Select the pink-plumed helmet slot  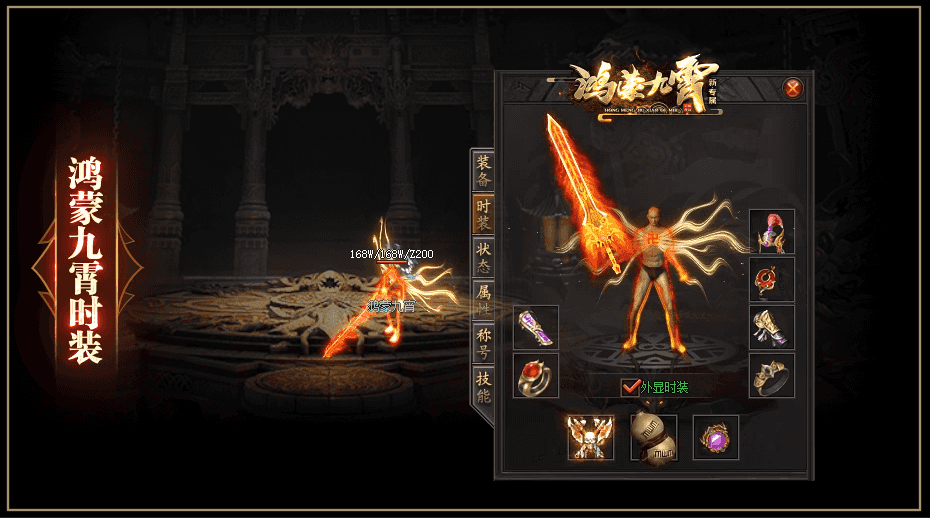click(772, 232)
